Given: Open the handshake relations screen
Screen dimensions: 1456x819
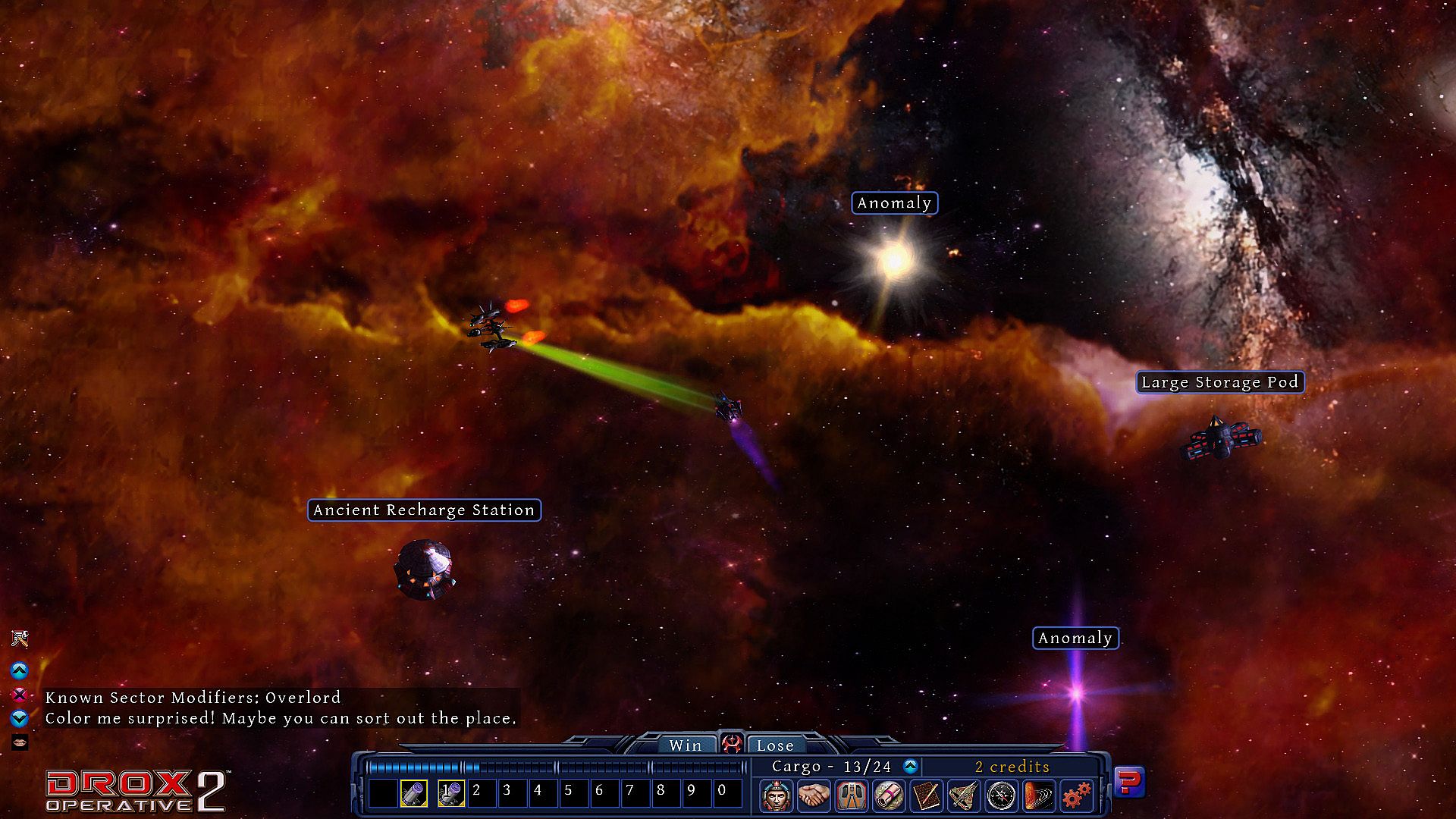Looking at the screenshot, I should pyautogui.click(x=814, y=795).
